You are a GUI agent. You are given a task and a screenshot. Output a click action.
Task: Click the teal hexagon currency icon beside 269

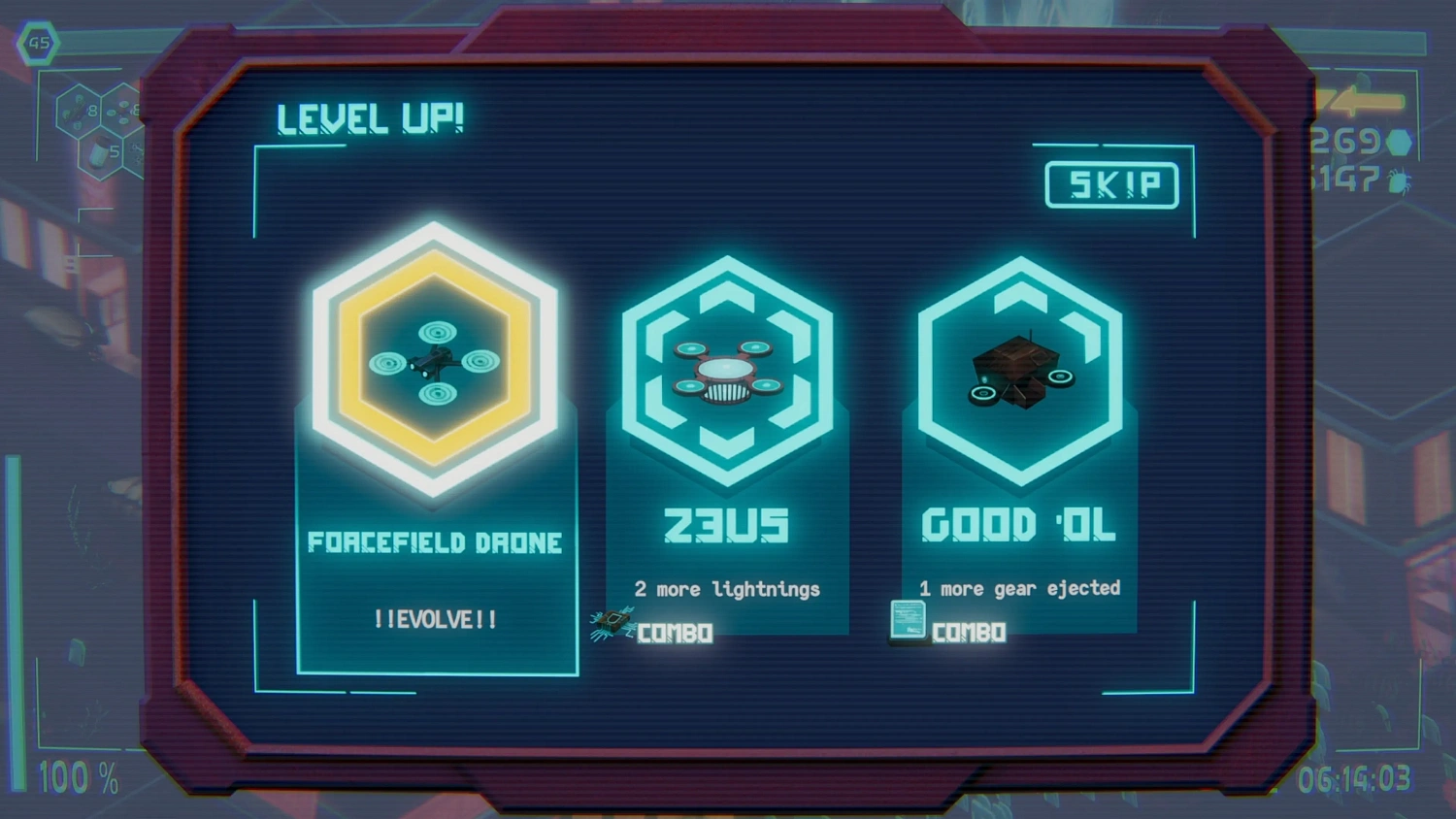coord(1399,143)
